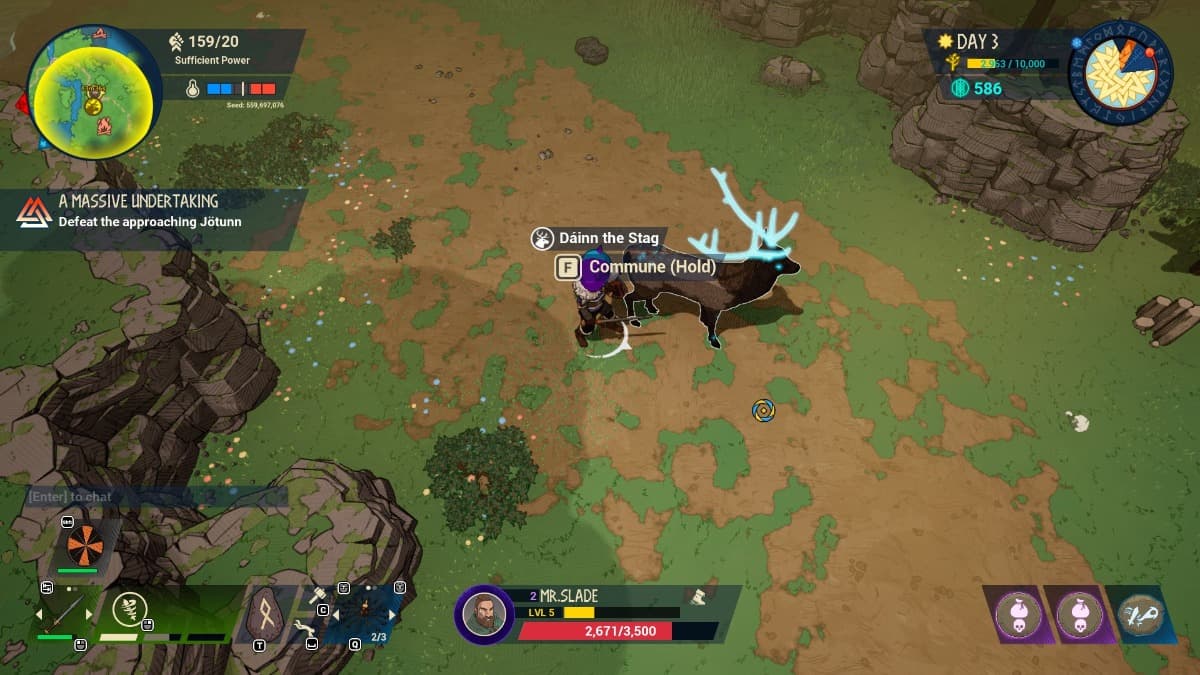Select the campfire marker on the minimap
The image size is (1200, 675).
pos(103,127)
